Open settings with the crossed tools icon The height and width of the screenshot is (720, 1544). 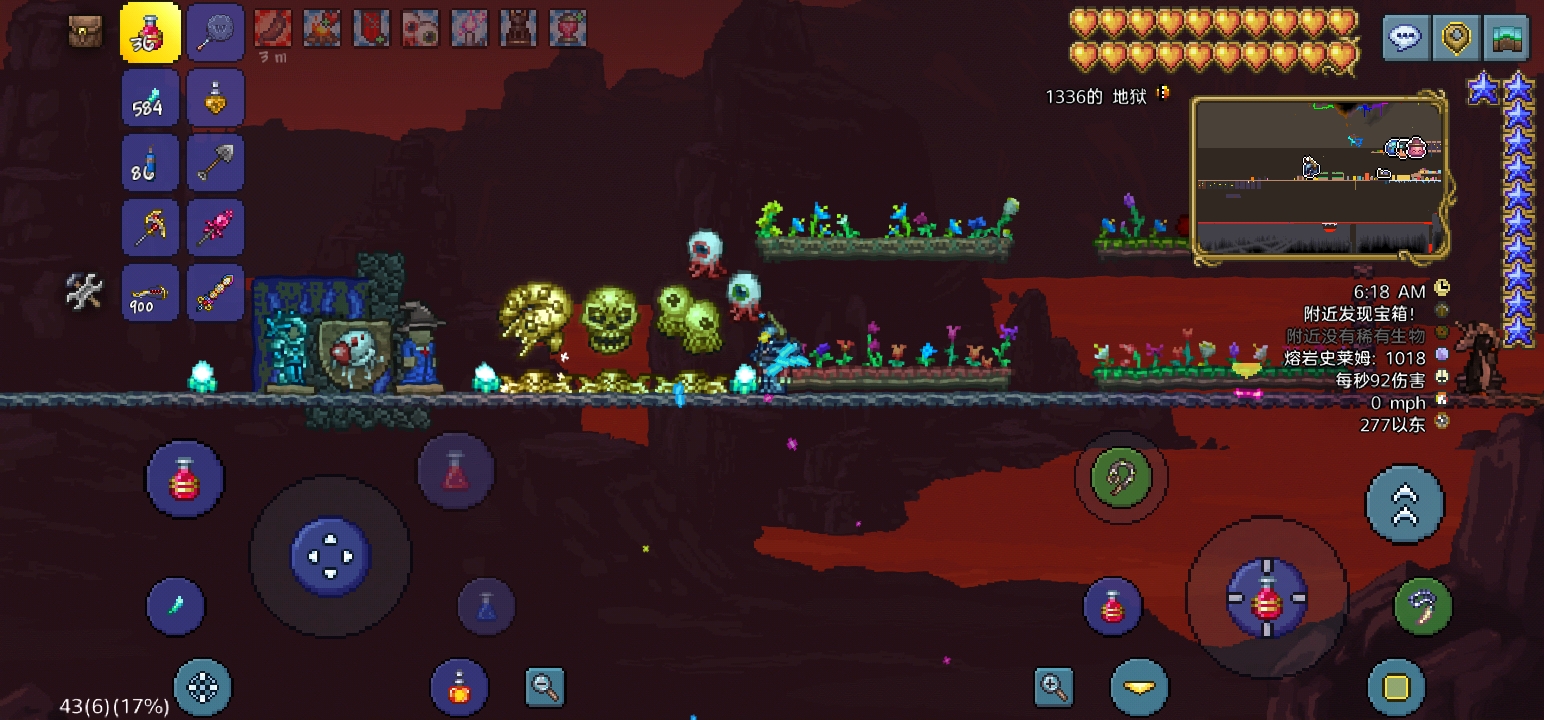coord(85,291)
